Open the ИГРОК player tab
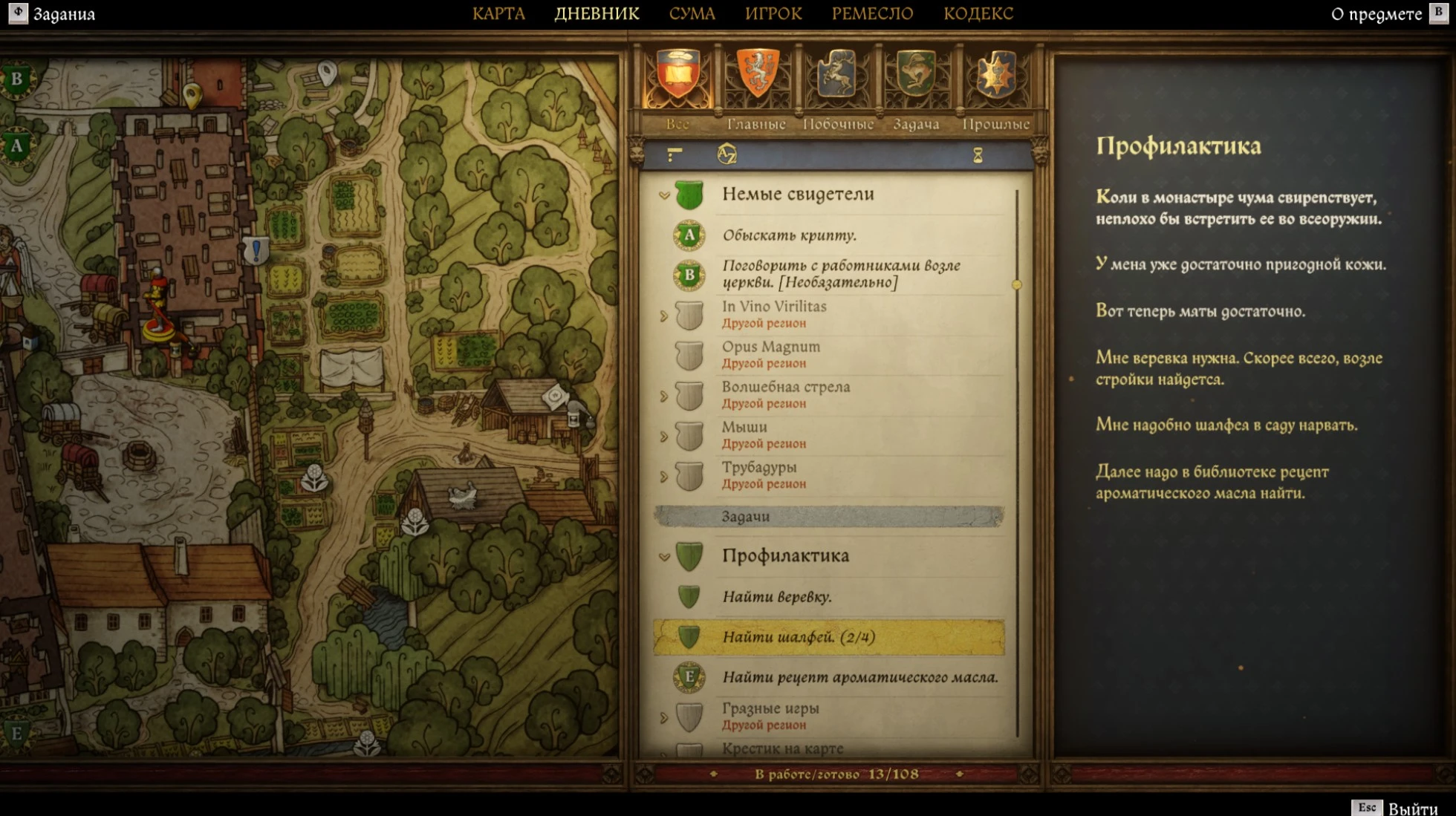This screenshot has width=1456, height=816. 773,13
